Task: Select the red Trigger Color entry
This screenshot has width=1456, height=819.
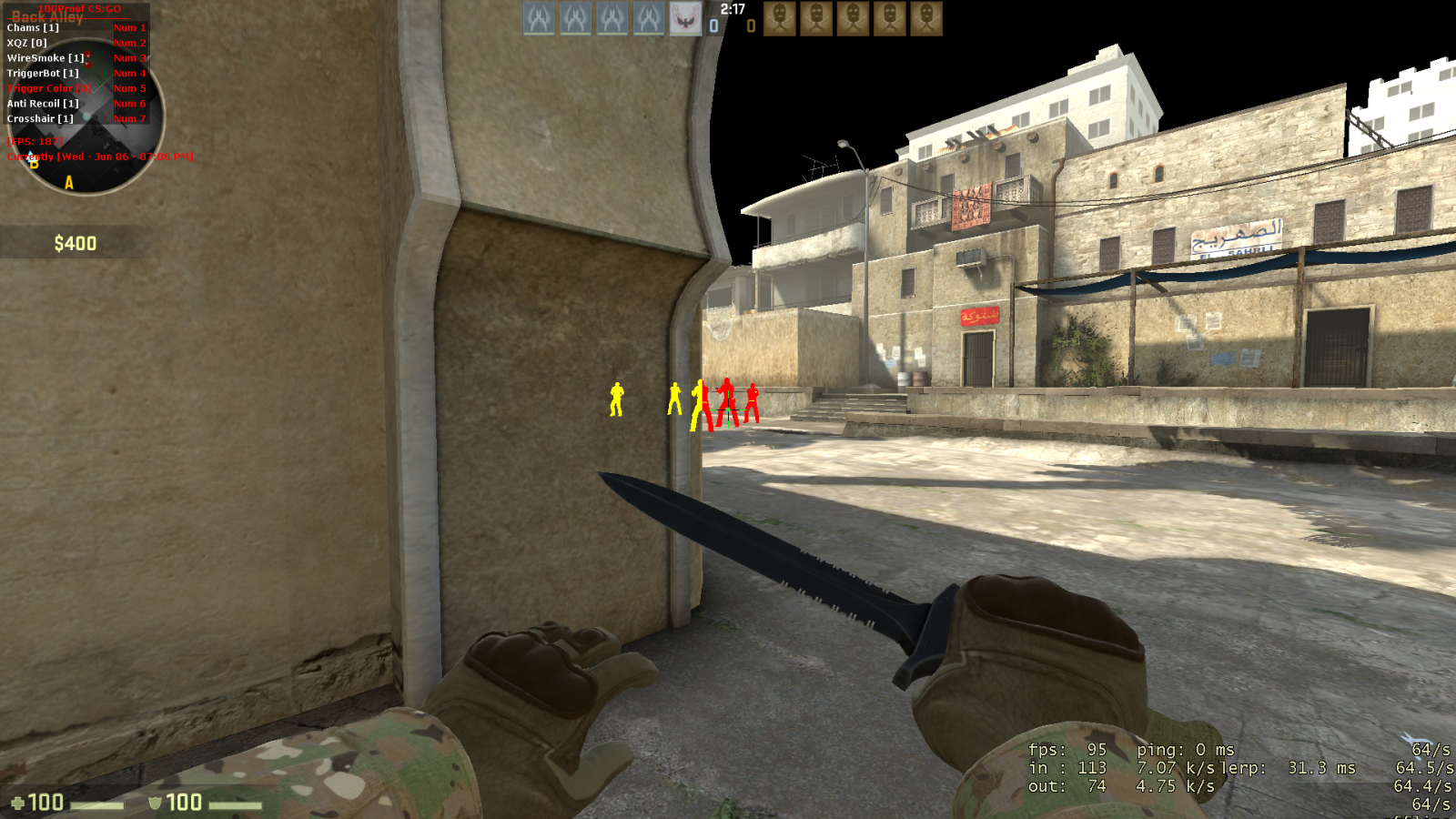Action: (49, 88)
